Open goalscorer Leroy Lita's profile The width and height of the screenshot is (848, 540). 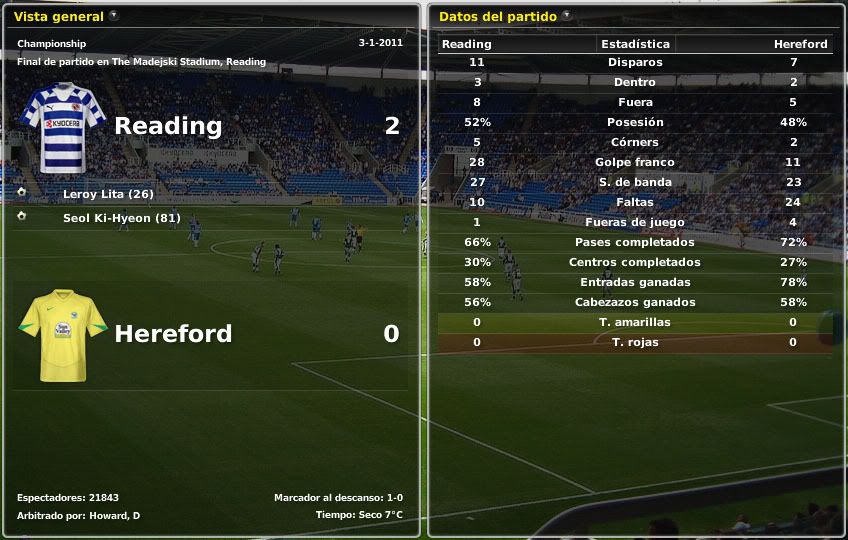click(x=108, y=194)
